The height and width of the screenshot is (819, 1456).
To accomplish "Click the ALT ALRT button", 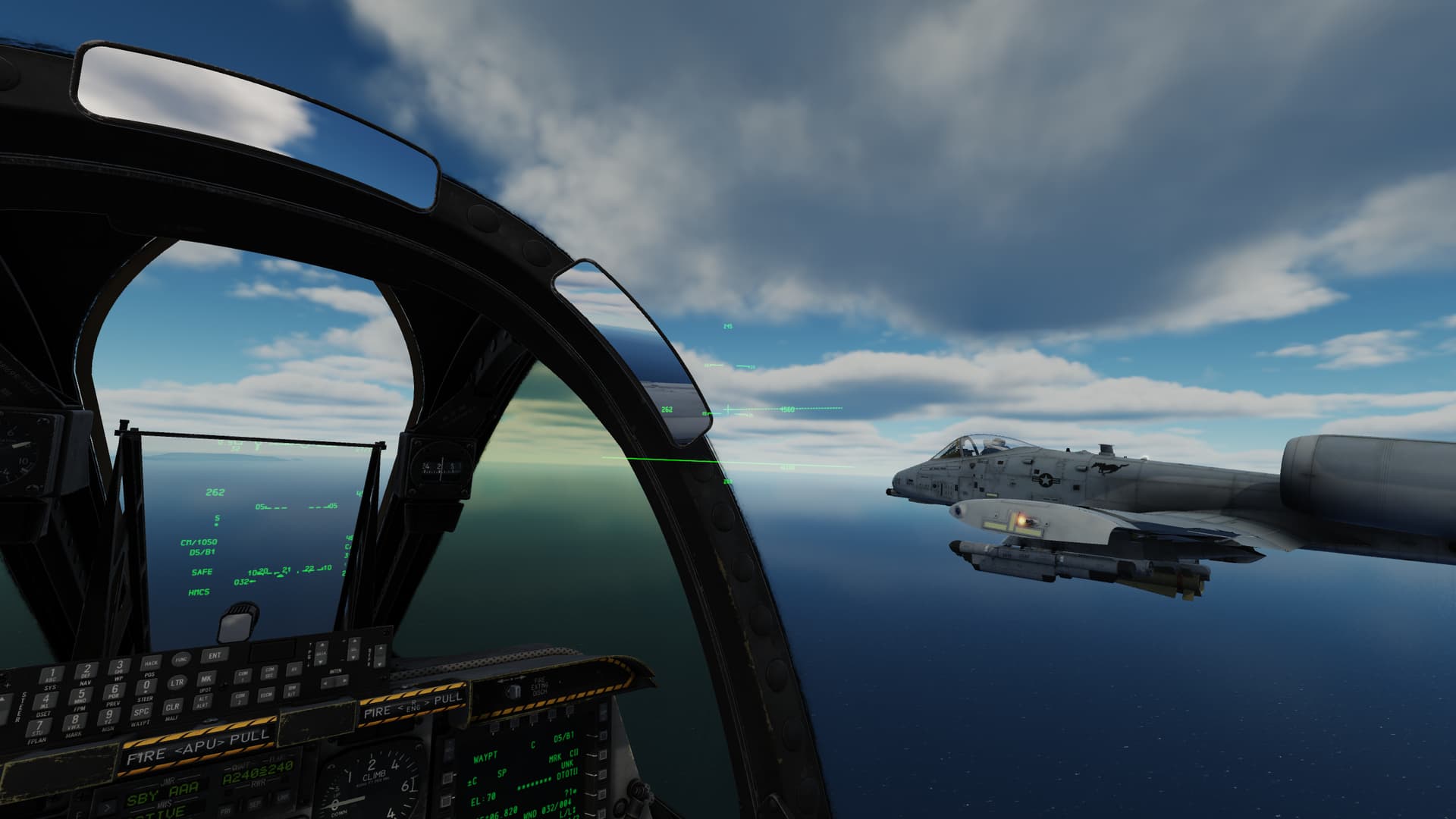I will coord(203,701).
